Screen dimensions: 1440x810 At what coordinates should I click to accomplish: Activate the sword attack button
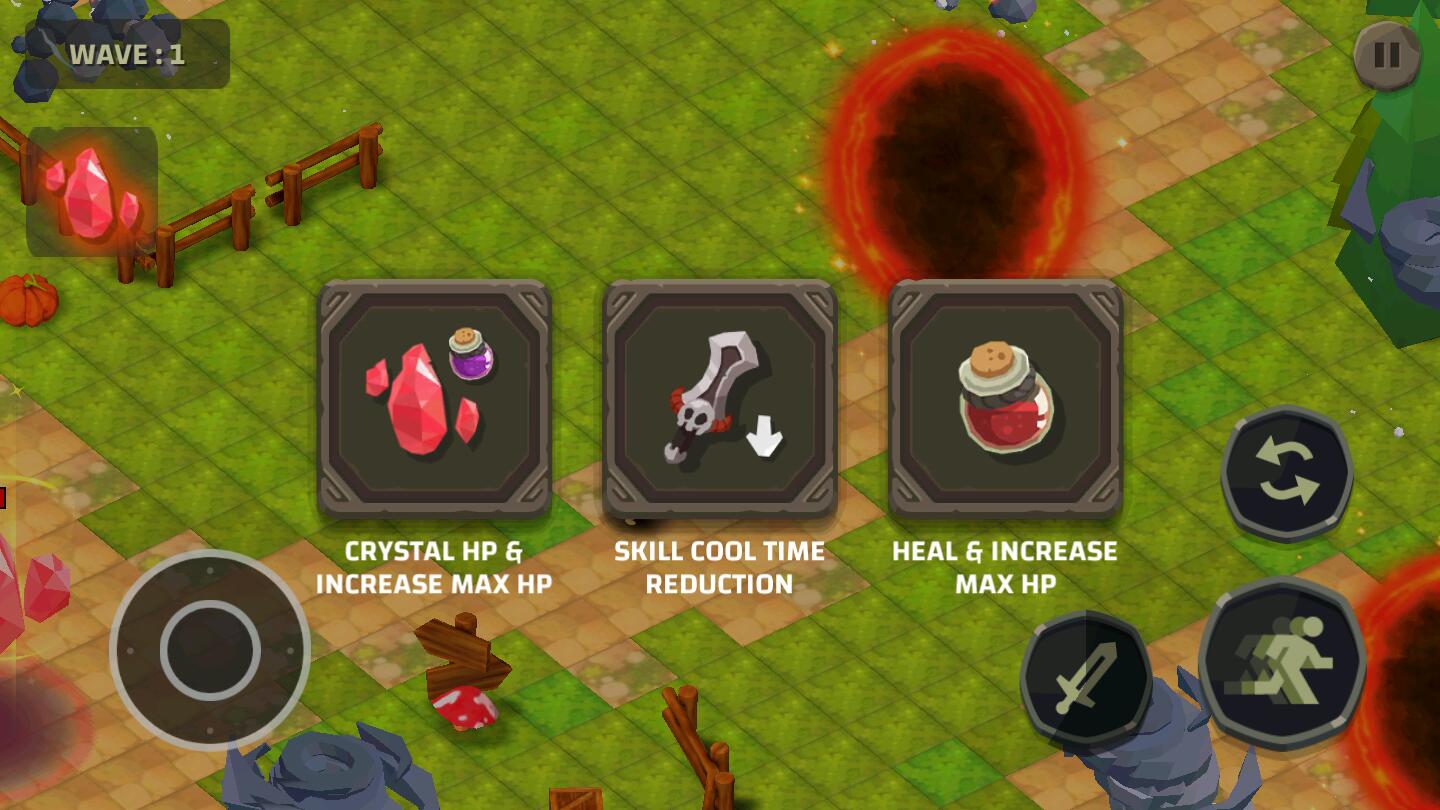click(1086, 678)
